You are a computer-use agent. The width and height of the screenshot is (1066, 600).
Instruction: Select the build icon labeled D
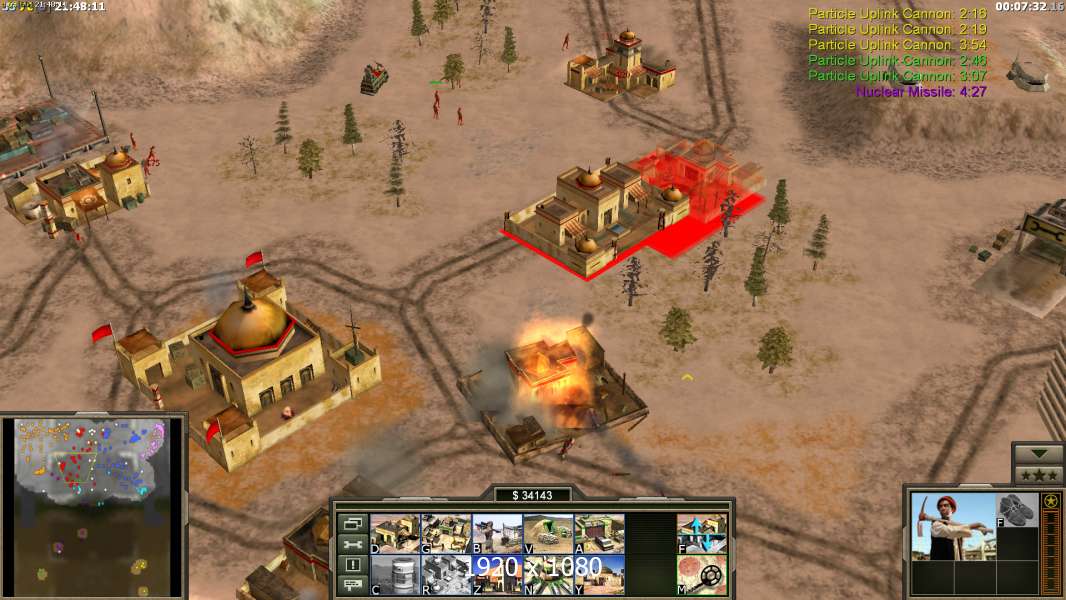(395, 533)
